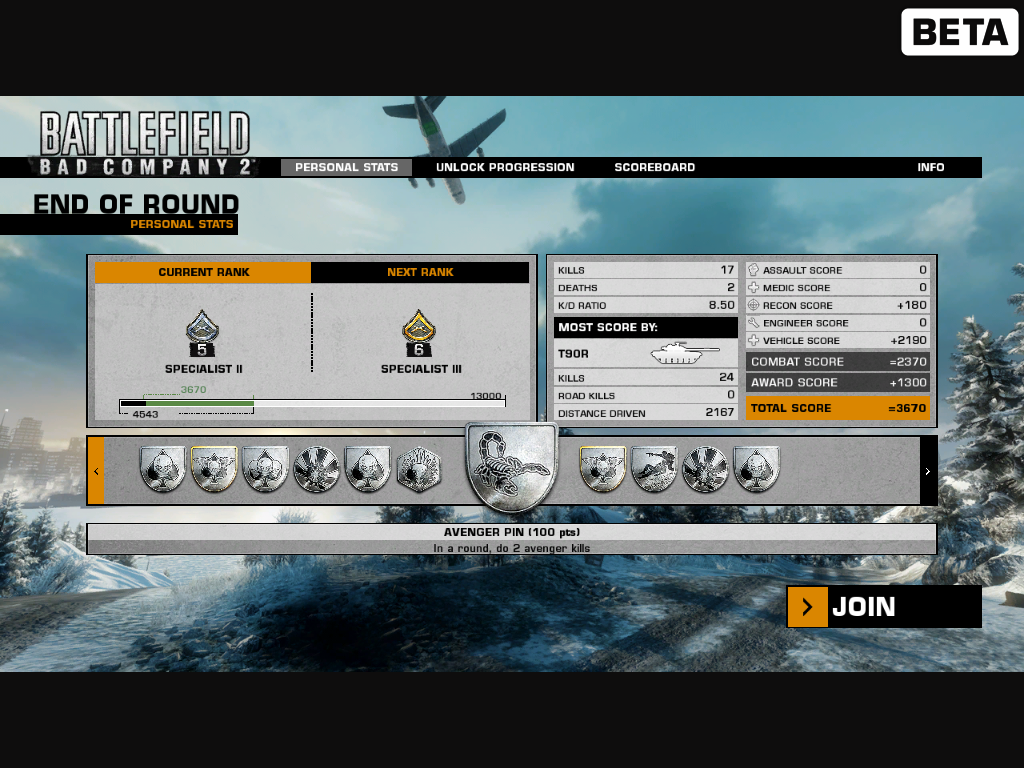Select the Next Rank header
The width and height of the screenshot is (1024, 768).
pos(420,272)
